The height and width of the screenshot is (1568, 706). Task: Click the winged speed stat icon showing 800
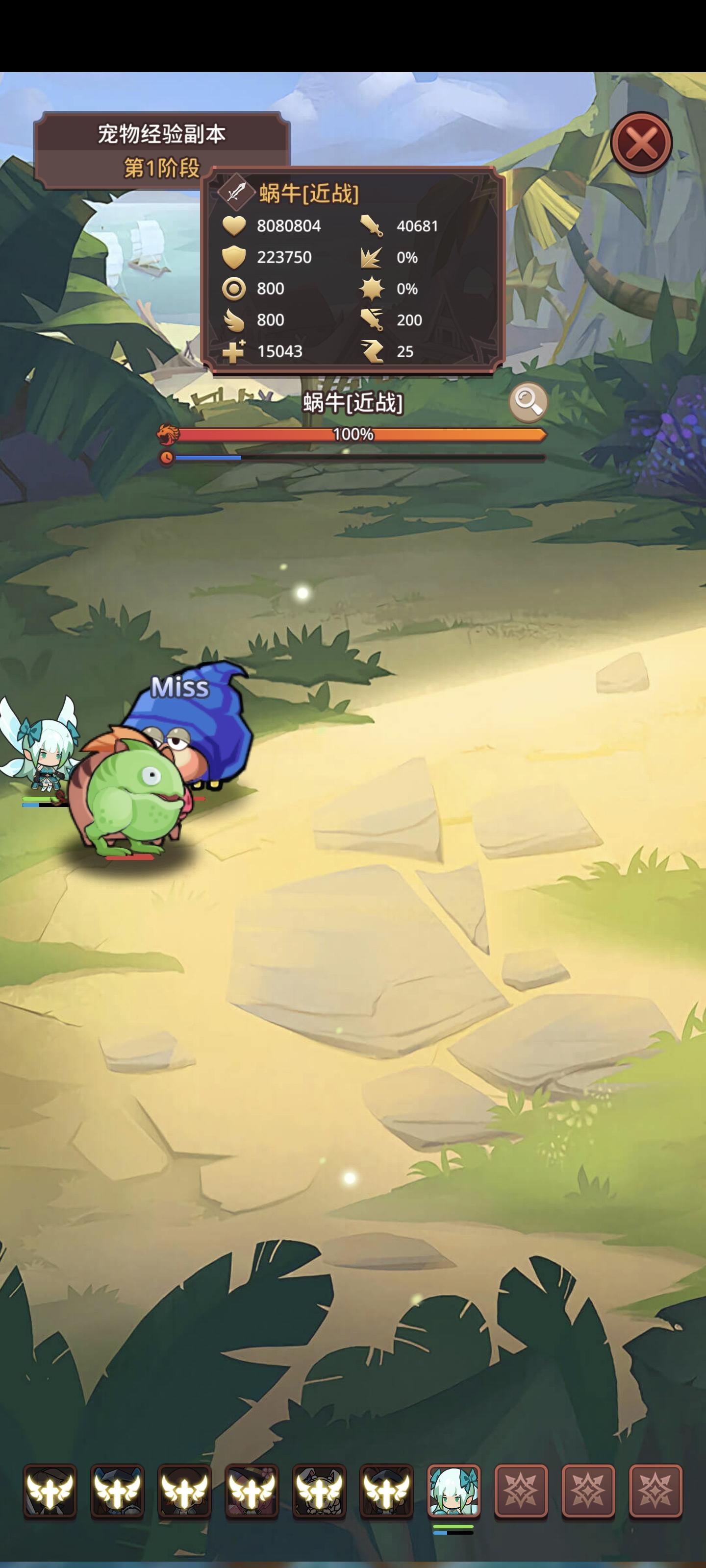point(234,320)
